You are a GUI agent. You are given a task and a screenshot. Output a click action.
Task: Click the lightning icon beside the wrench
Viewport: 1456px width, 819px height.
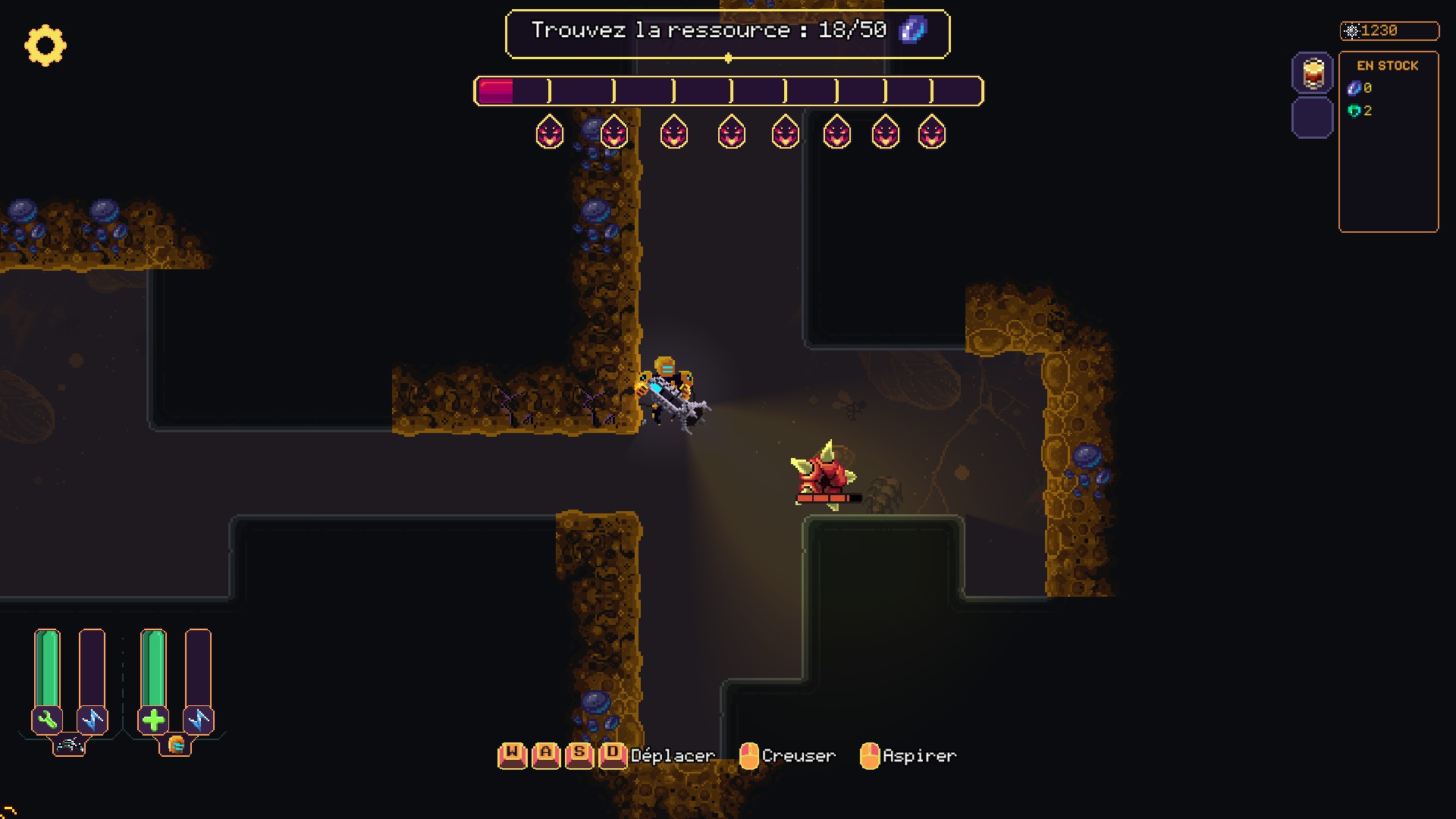93,720
